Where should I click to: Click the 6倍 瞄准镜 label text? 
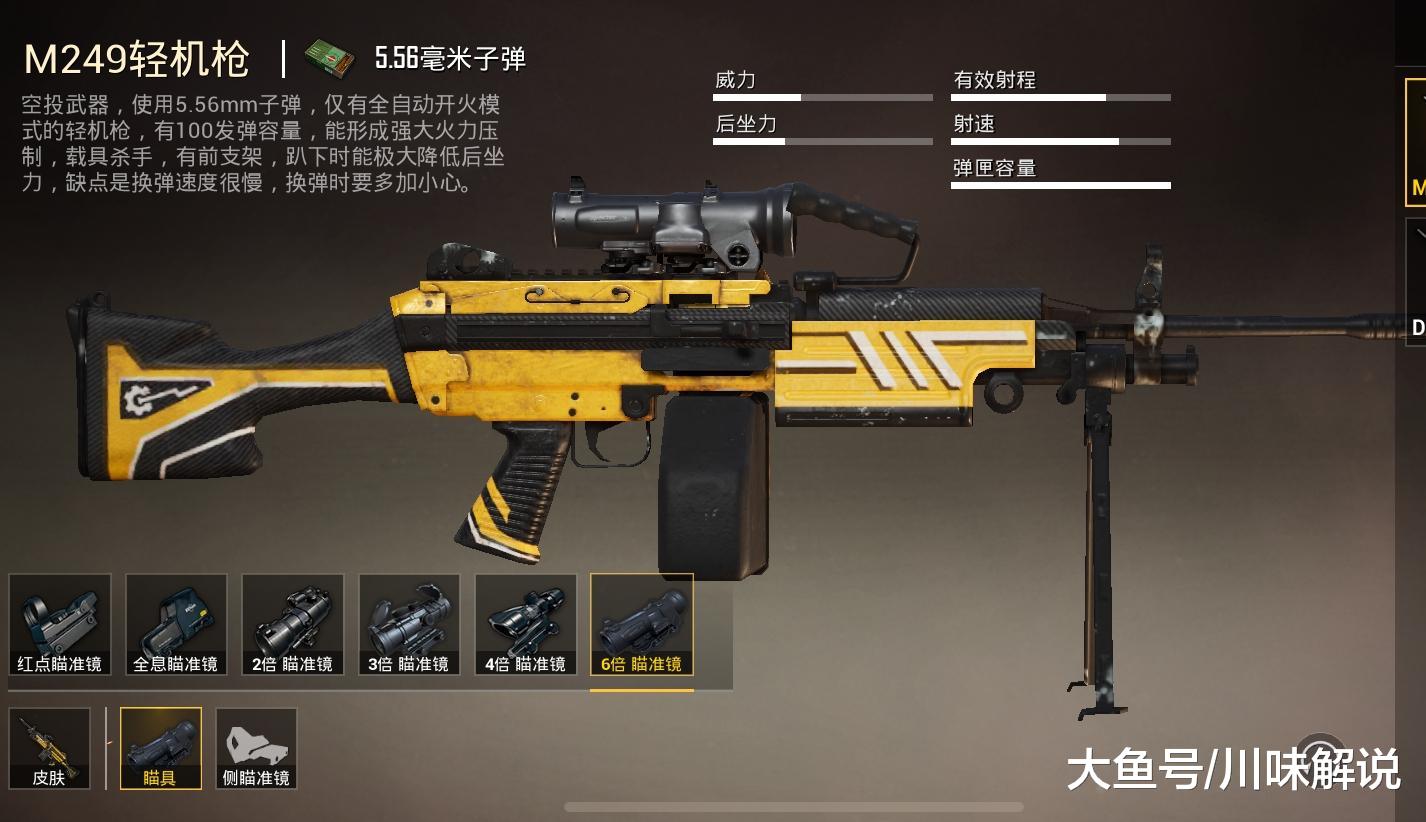click(x=642, y=663)
